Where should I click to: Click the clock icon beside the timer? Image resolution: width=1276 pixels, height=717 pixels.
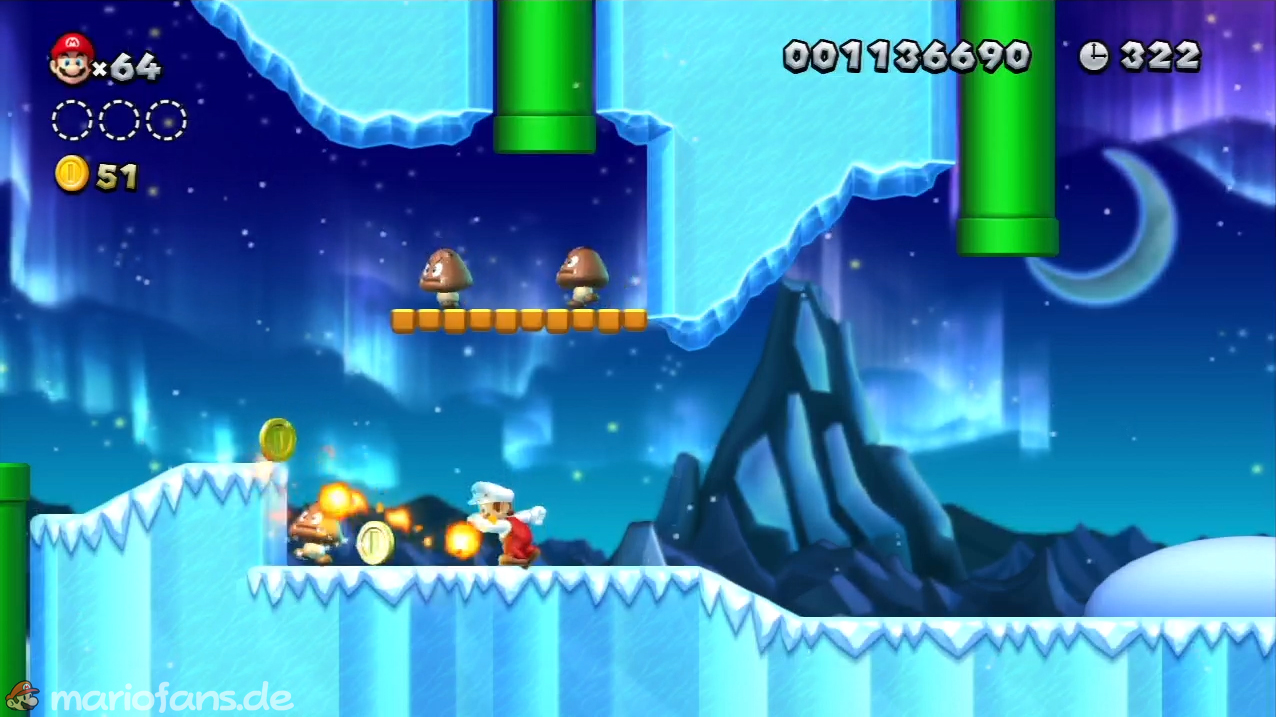click(1093, 56)
